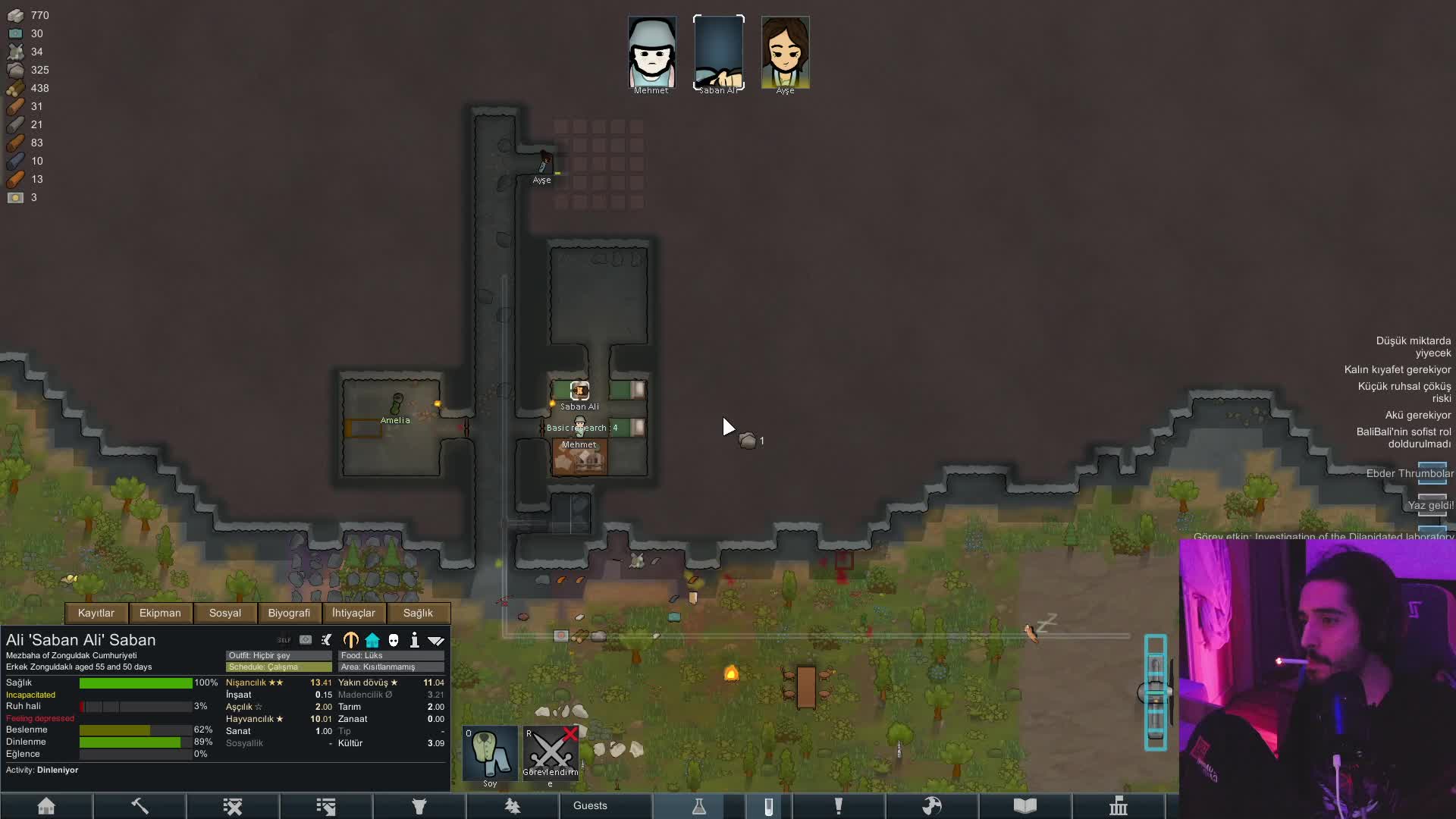Change the Food restriction setting
Screen dimensions: 1456x819
pos(391,655)
